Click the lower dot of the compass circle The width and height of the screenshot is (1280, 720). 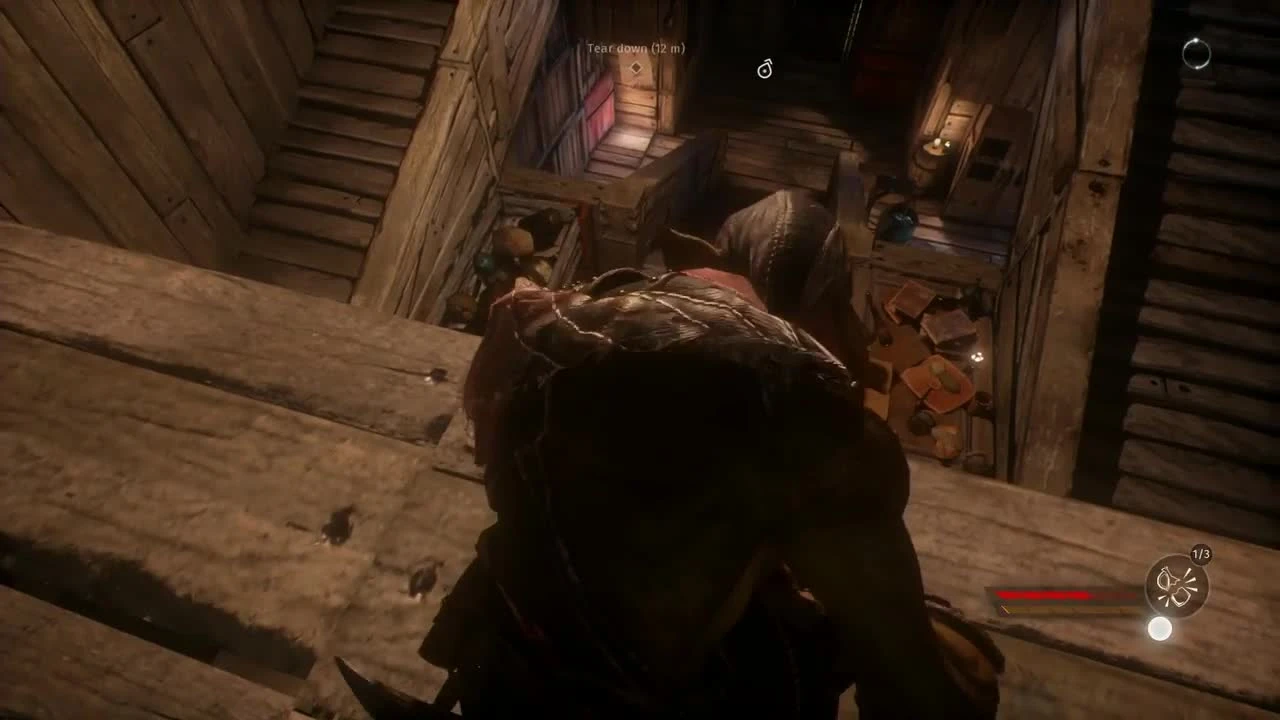[1197, 67]
